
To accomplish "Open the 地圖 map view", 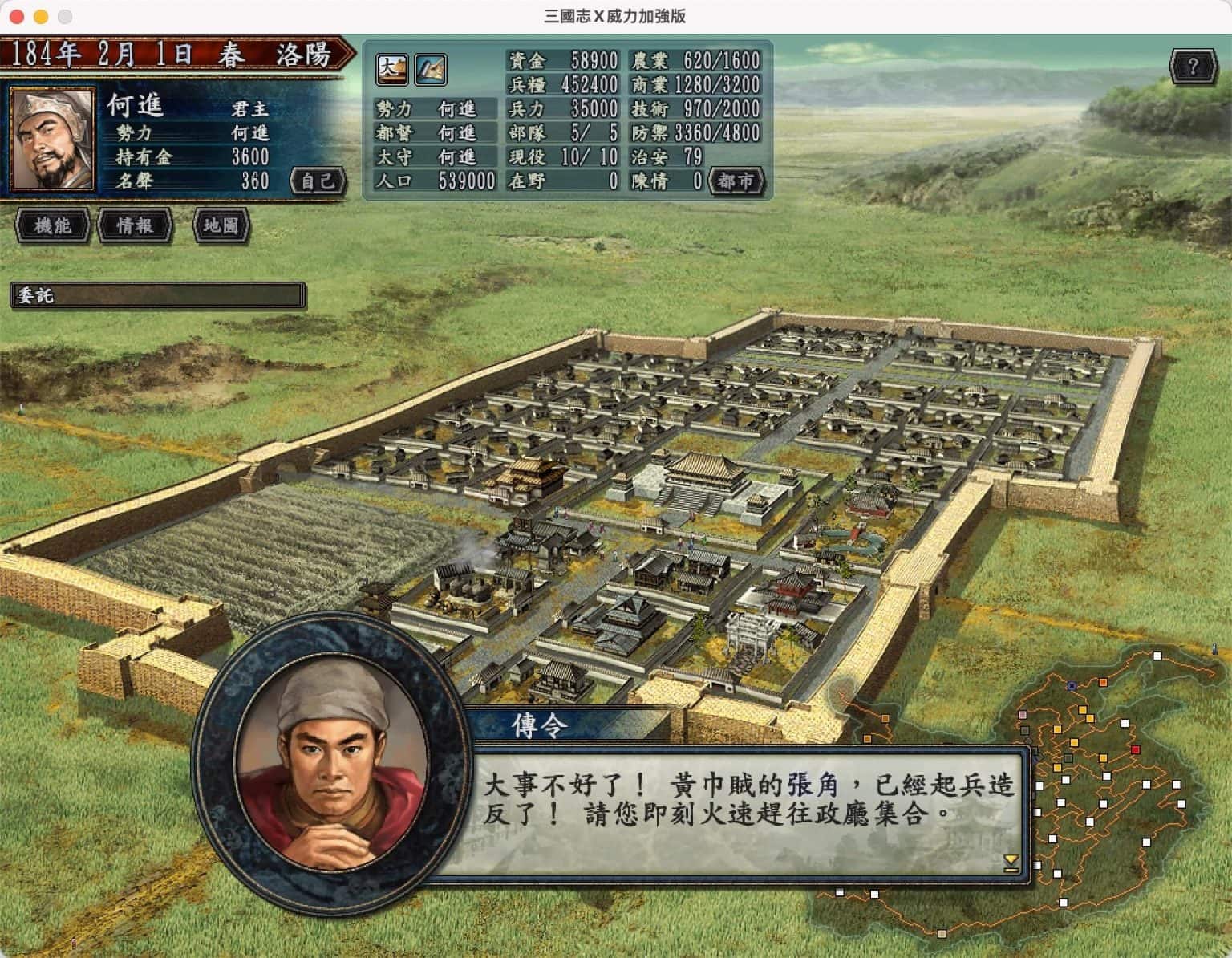I will [221, 226].
